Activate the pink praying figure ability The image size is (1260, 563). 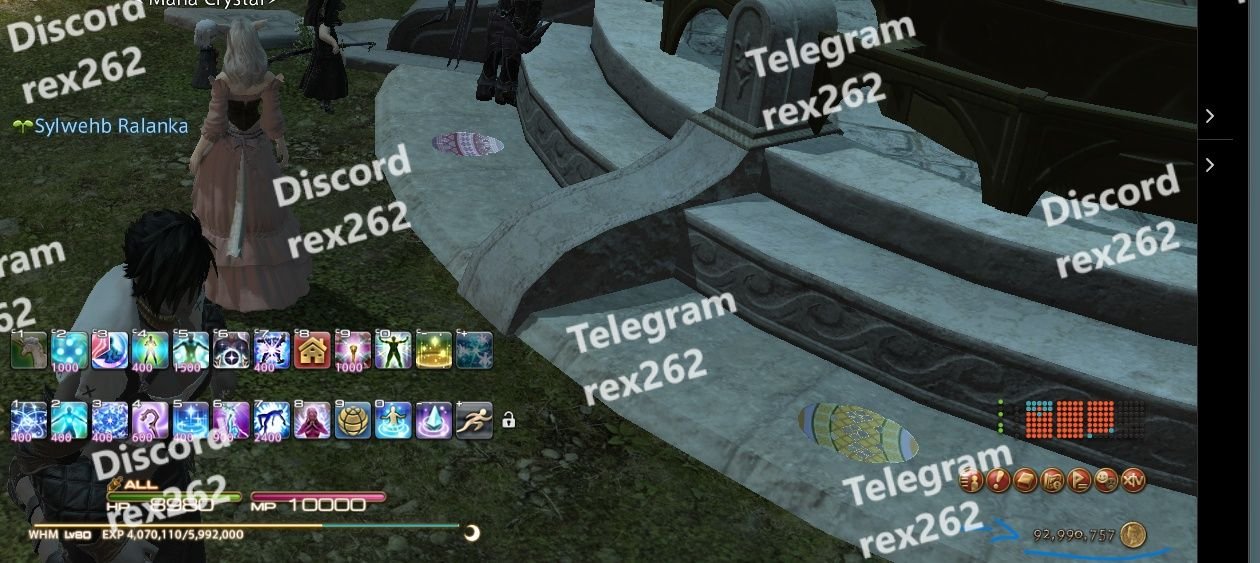tap(312, 420)
